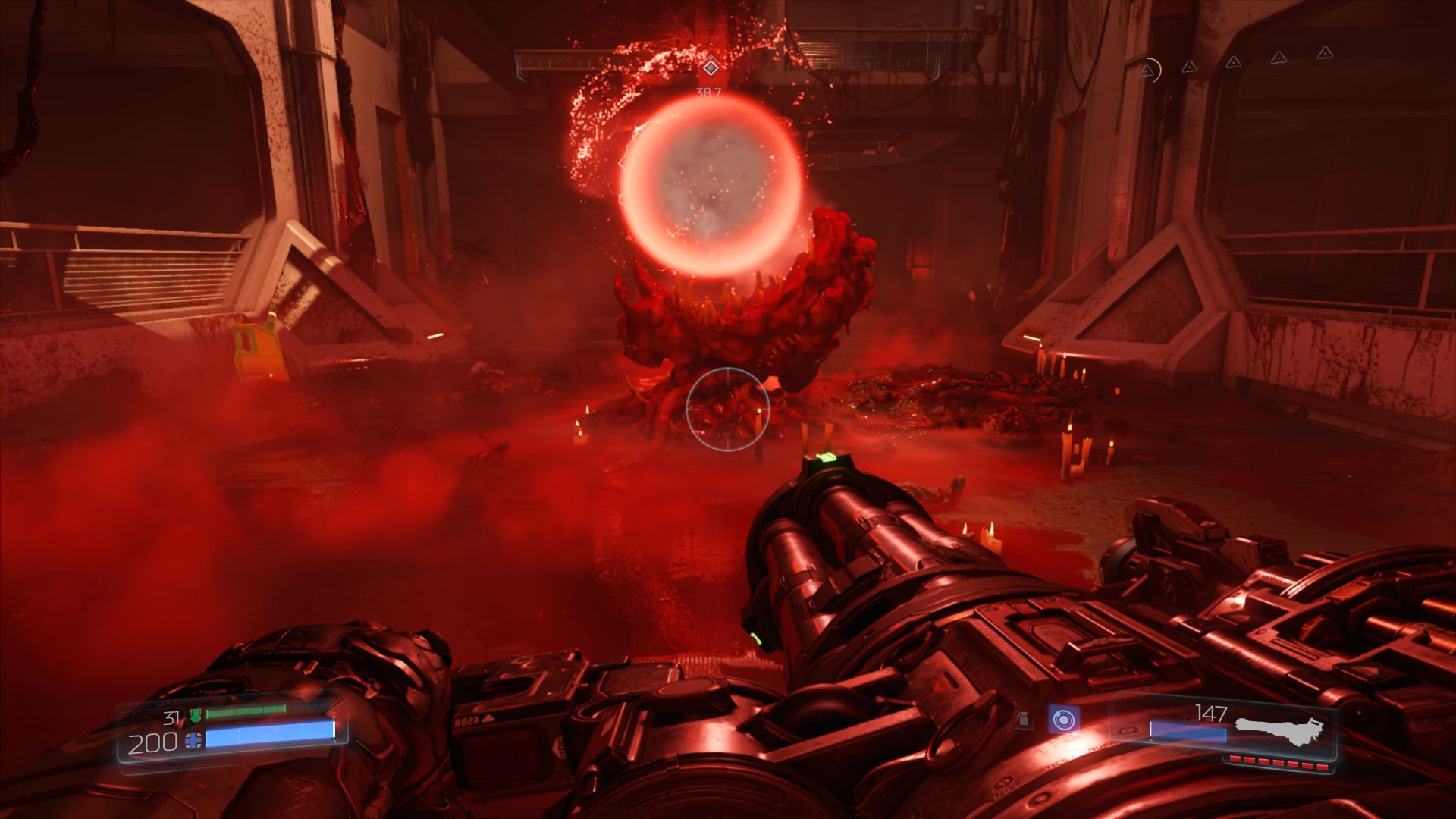
Task: Select the chaingun weapon silhouette icon
Action: point(1280,730)
